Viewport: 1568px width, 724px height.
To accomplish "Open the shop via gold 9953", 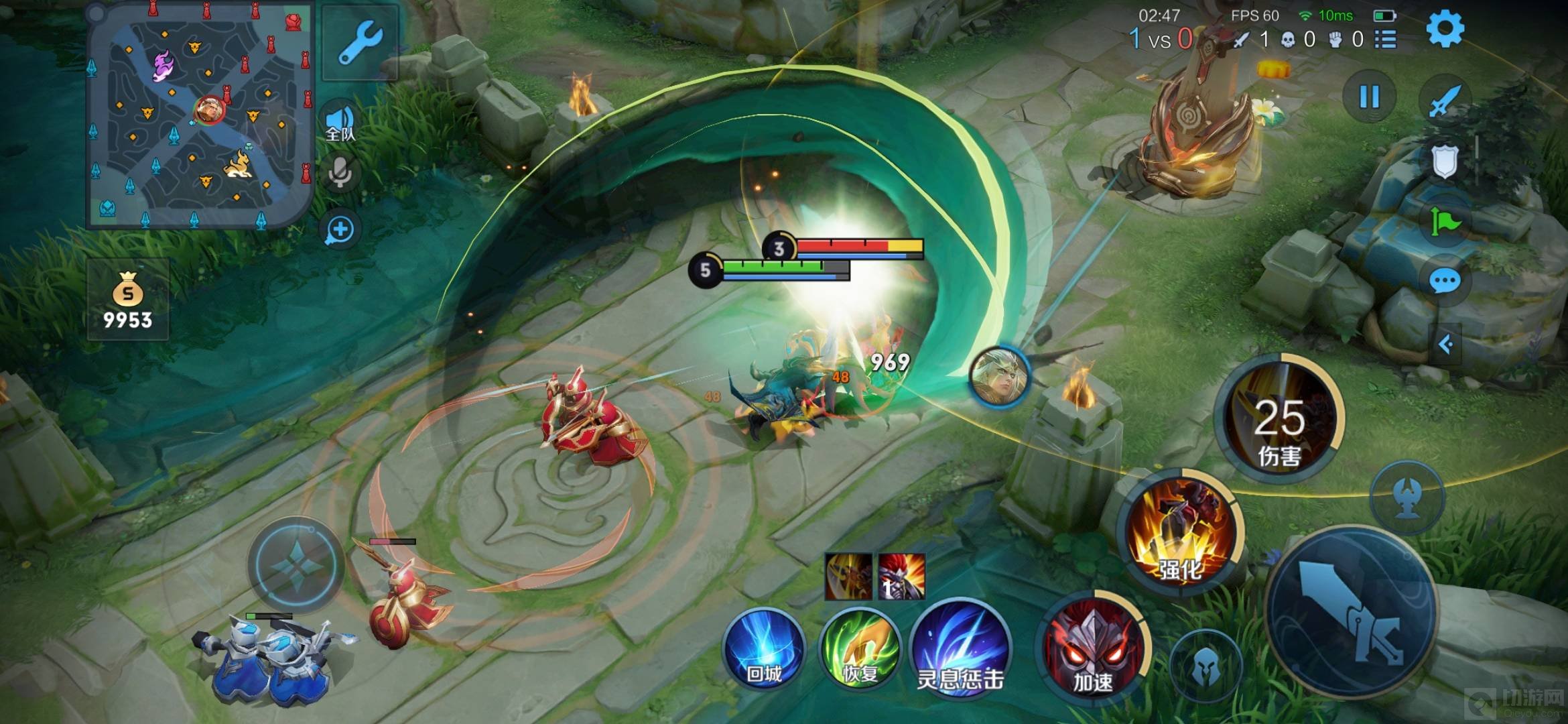I will 127,300.
